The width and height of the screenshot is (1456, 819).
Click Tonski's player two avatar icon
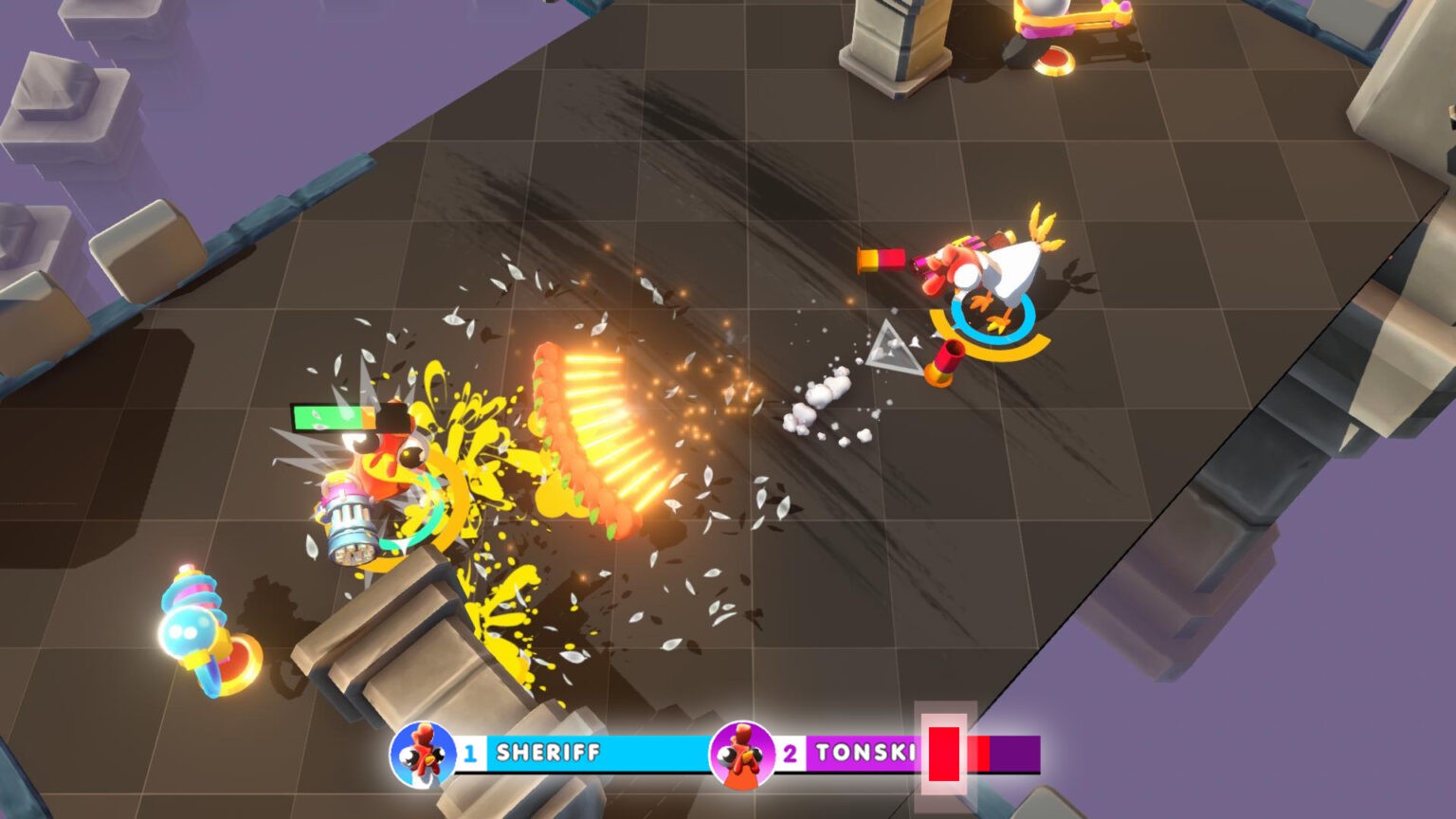pyautogui.click(x=742, y=754)
